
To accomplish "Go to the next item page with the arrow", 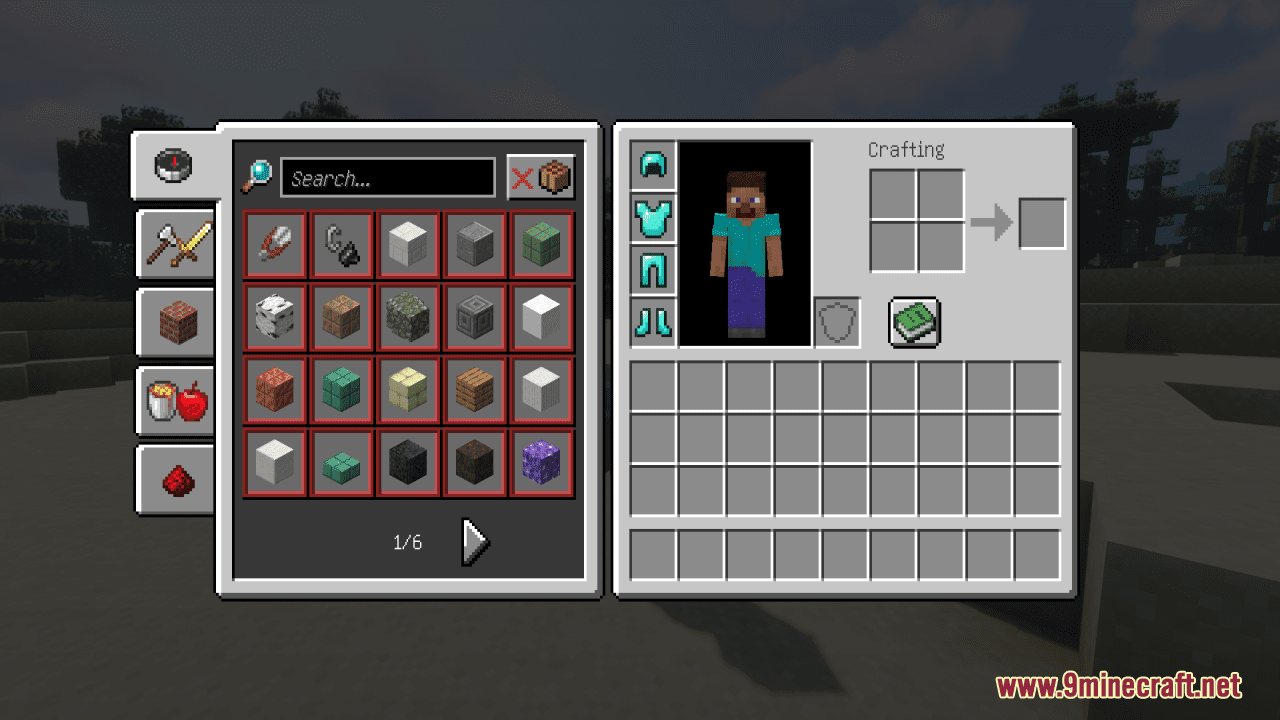I will click(472, 541).
